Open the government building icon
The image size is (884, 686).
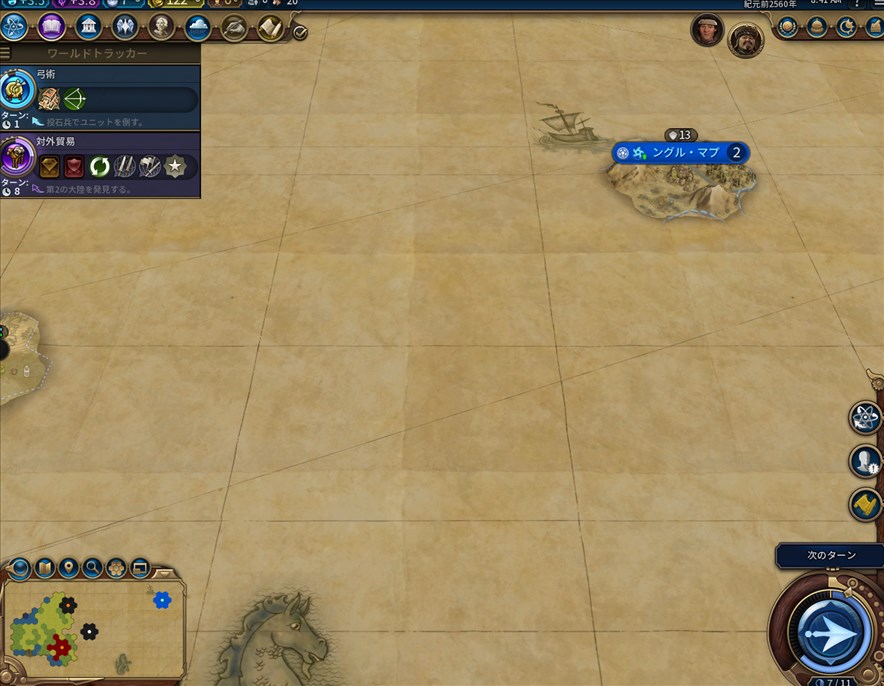[x=89, y=27]
